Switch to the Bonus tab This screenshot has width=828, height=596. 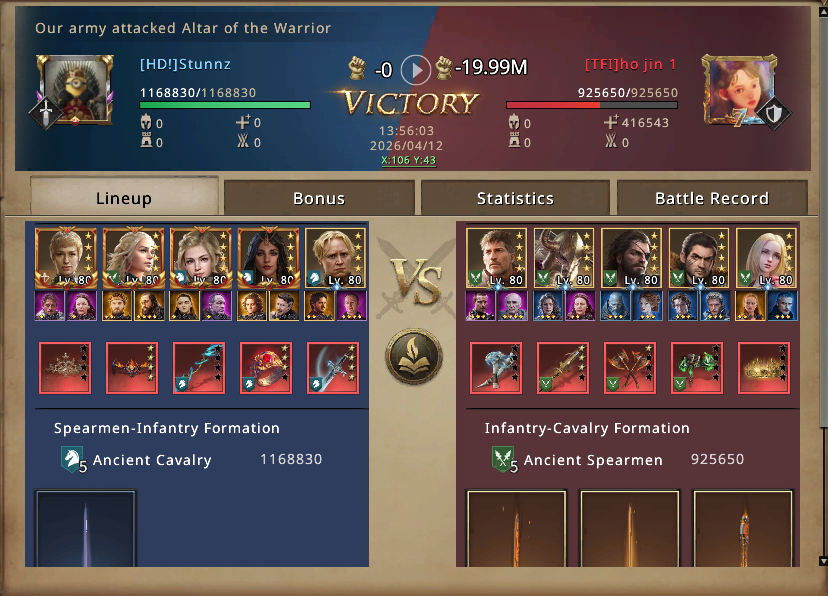tap(318, 198)
